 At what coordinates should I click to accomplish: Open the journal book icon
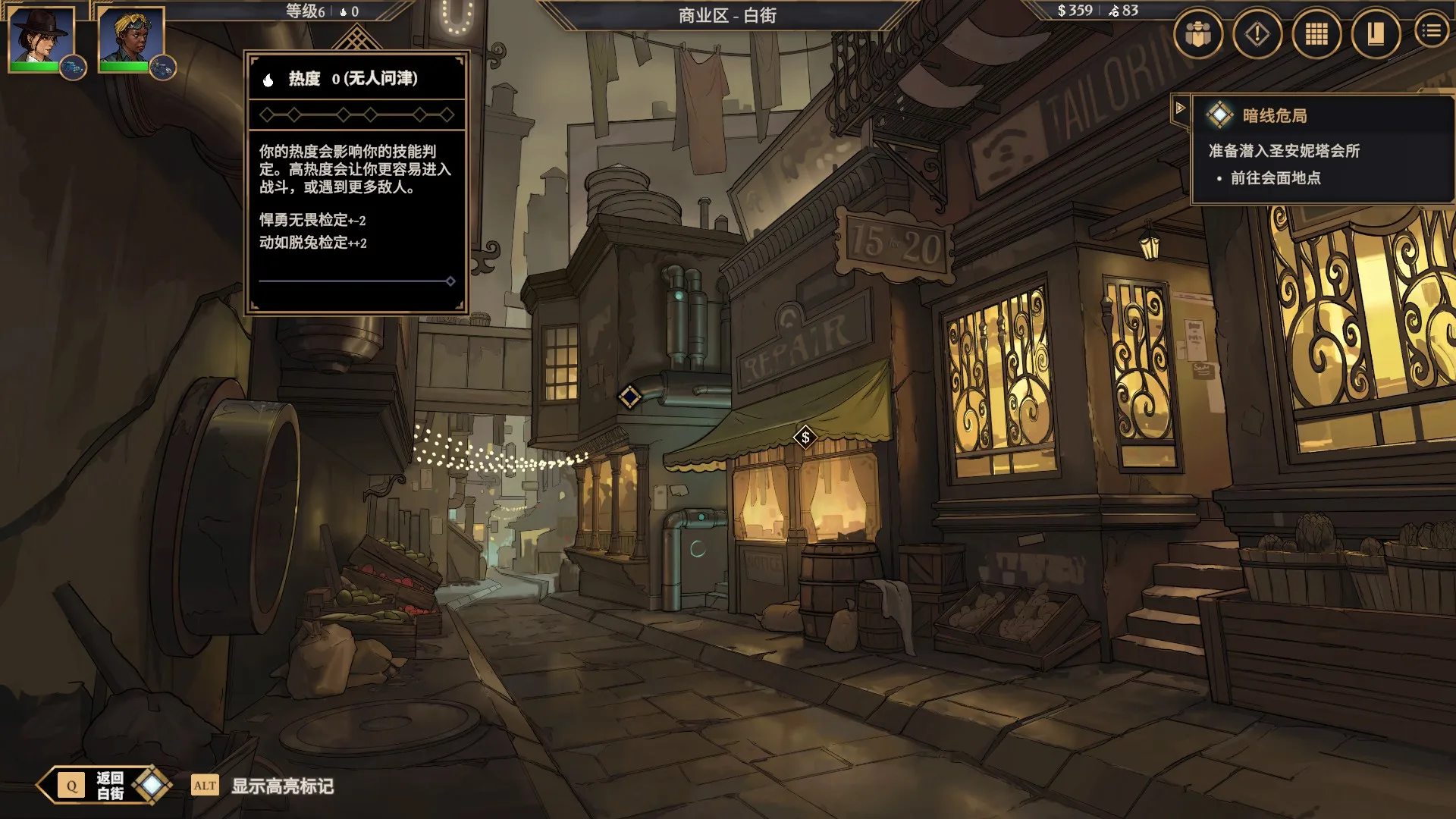point(1375,33)
